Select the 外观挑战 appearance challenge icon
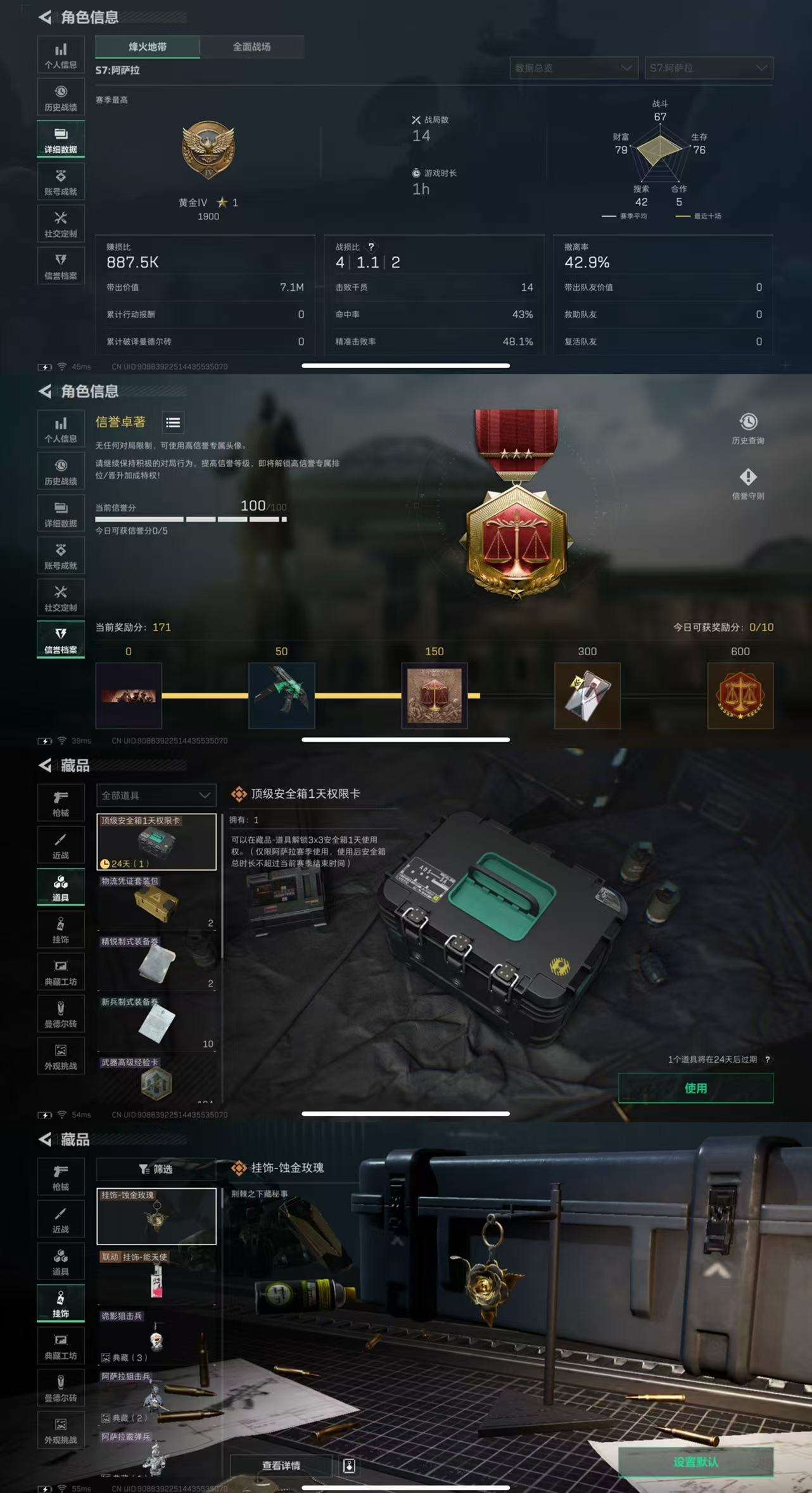Screen dimensions: 812x1493 click(x=61, y=1056)
